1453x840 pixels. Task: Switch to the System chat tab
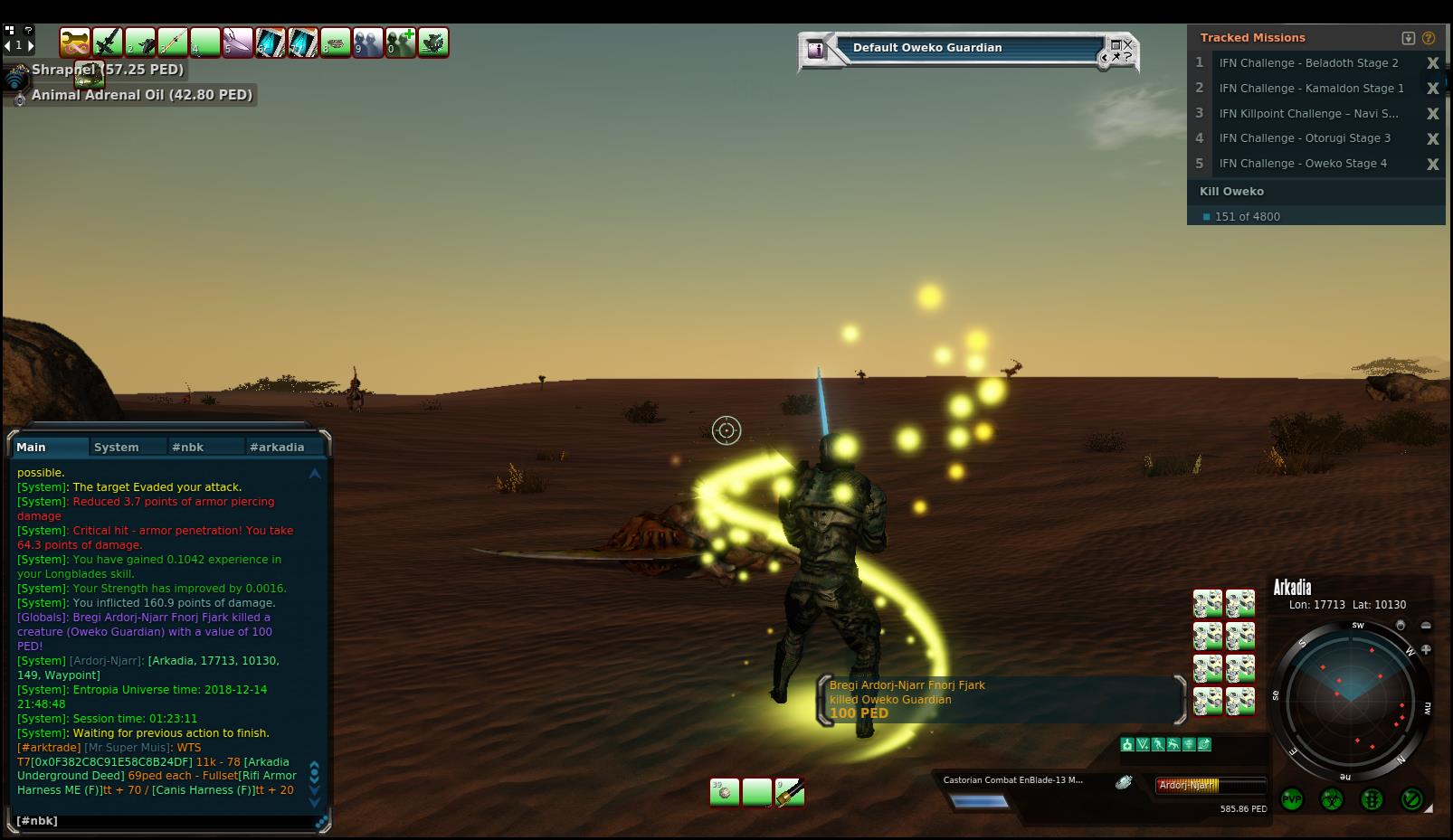coord(117,447)
